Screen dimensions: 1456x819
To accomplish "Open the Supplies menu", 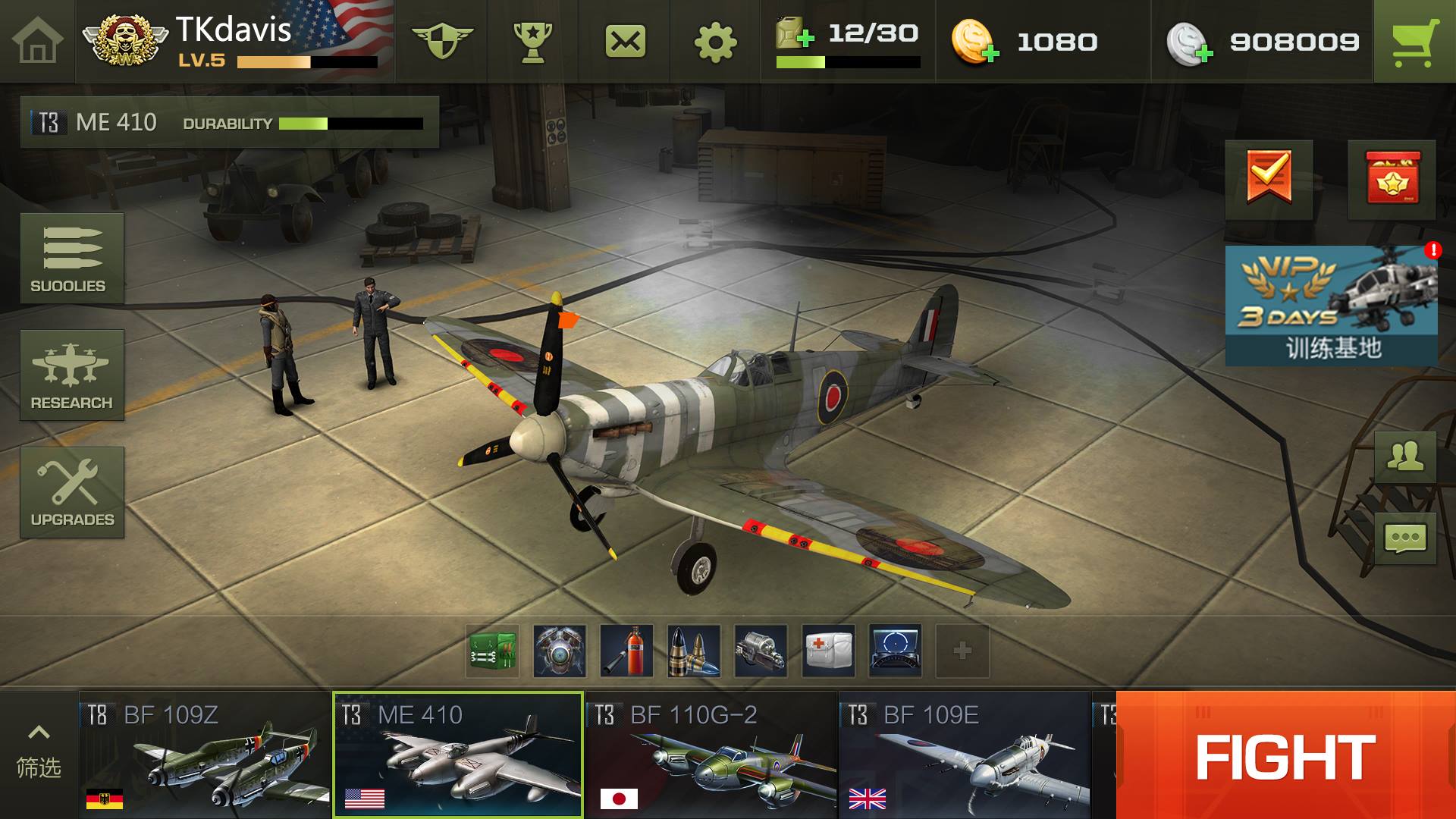I will click(72, 259).
